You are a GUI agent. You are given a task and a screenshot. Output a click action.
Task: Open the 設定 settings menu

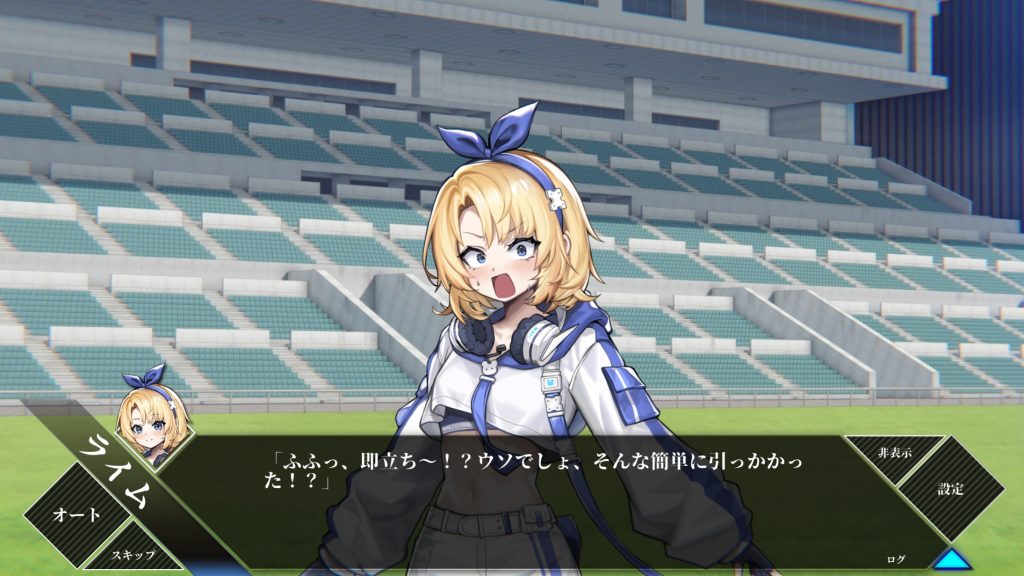click(x=950, y=489)
